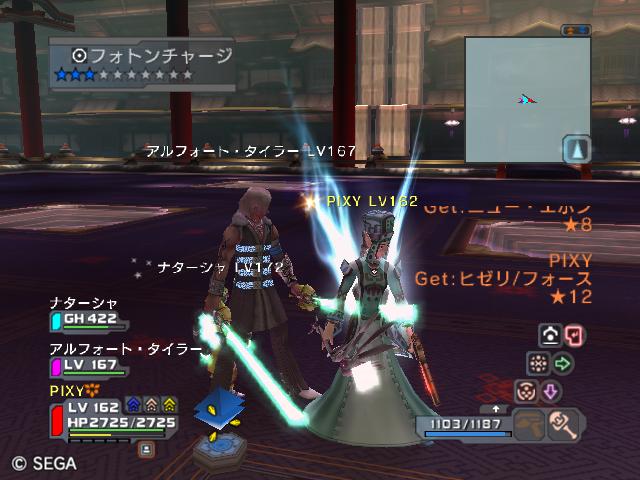Click the small up arrow above the PP gauge

tap(495, 408)
